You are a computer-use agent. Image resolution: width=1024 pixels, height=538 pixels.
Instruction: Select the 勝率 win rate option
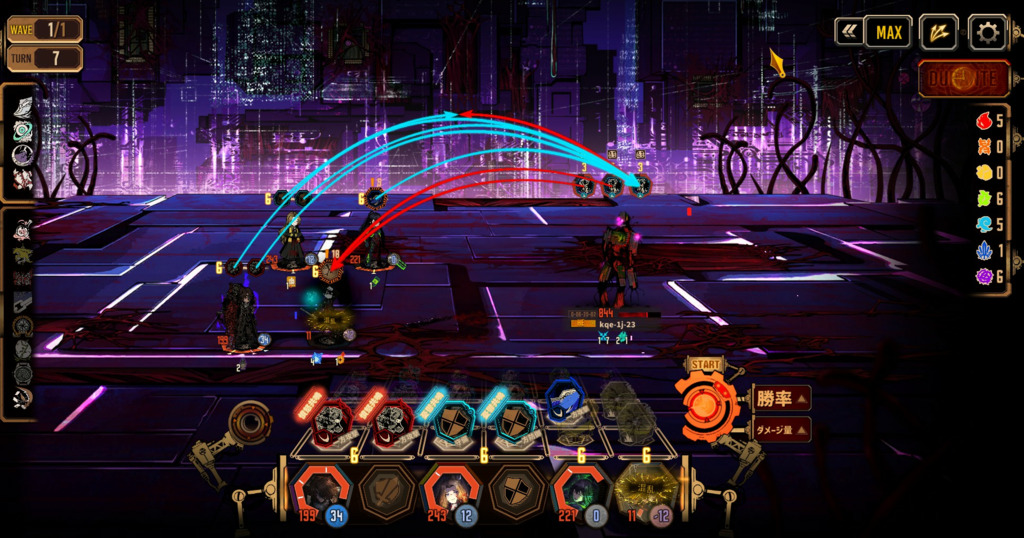(781, 399)
